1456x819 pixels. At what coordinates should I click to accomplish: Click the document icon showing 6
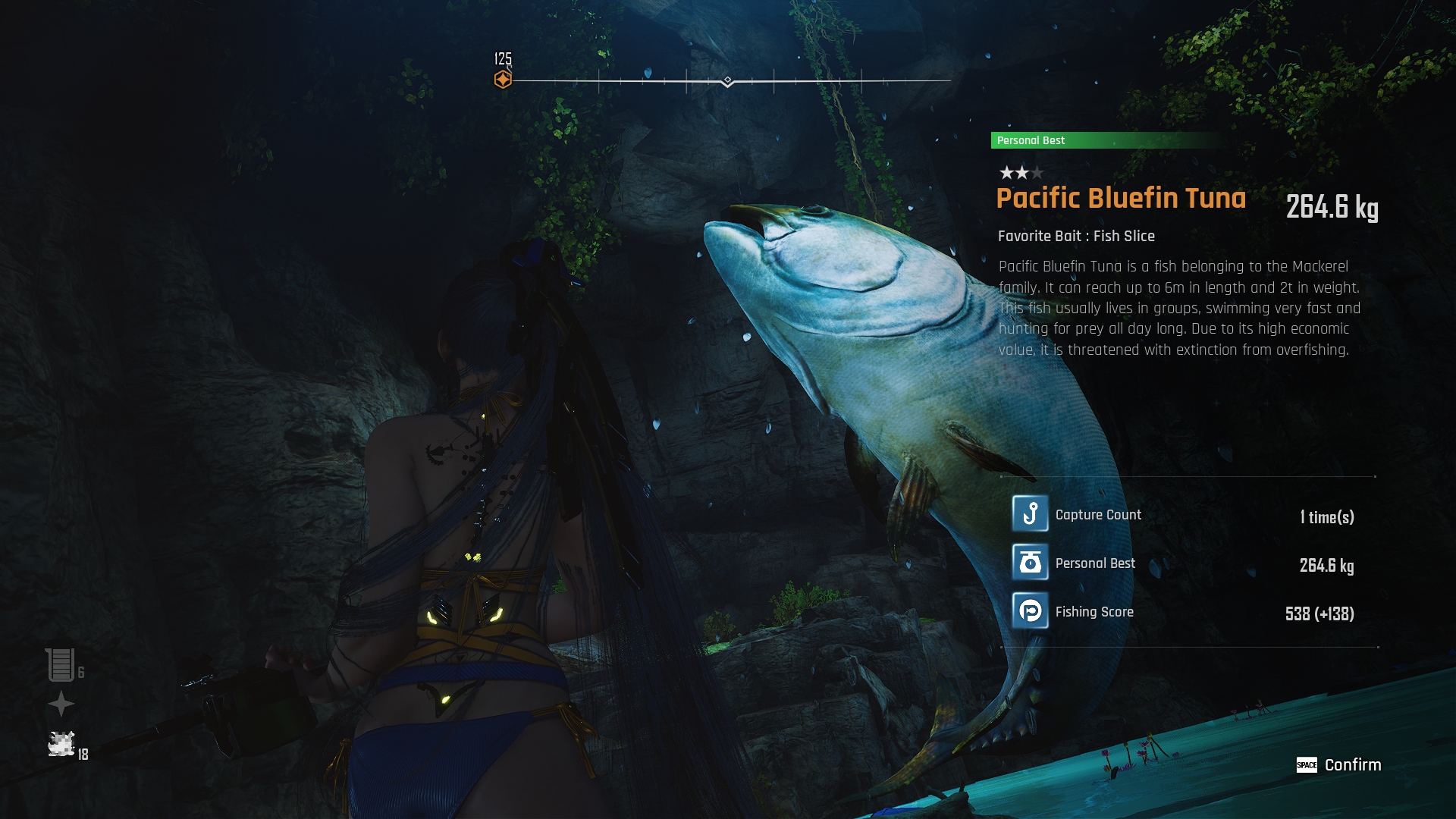click(60, 665)
